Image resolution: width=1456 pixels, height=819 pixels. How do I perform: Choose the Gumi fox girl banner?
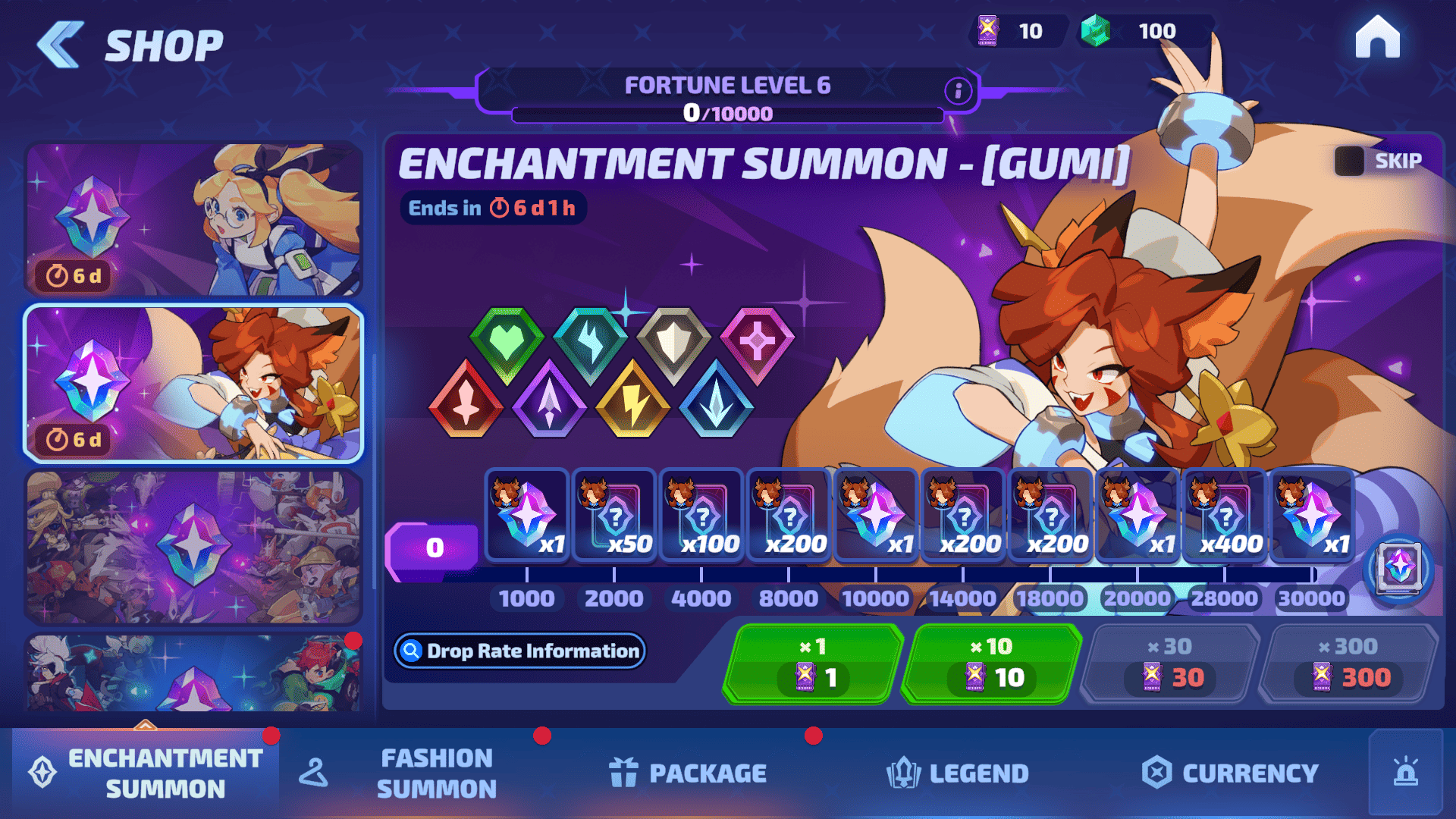[x=193, y=383]
